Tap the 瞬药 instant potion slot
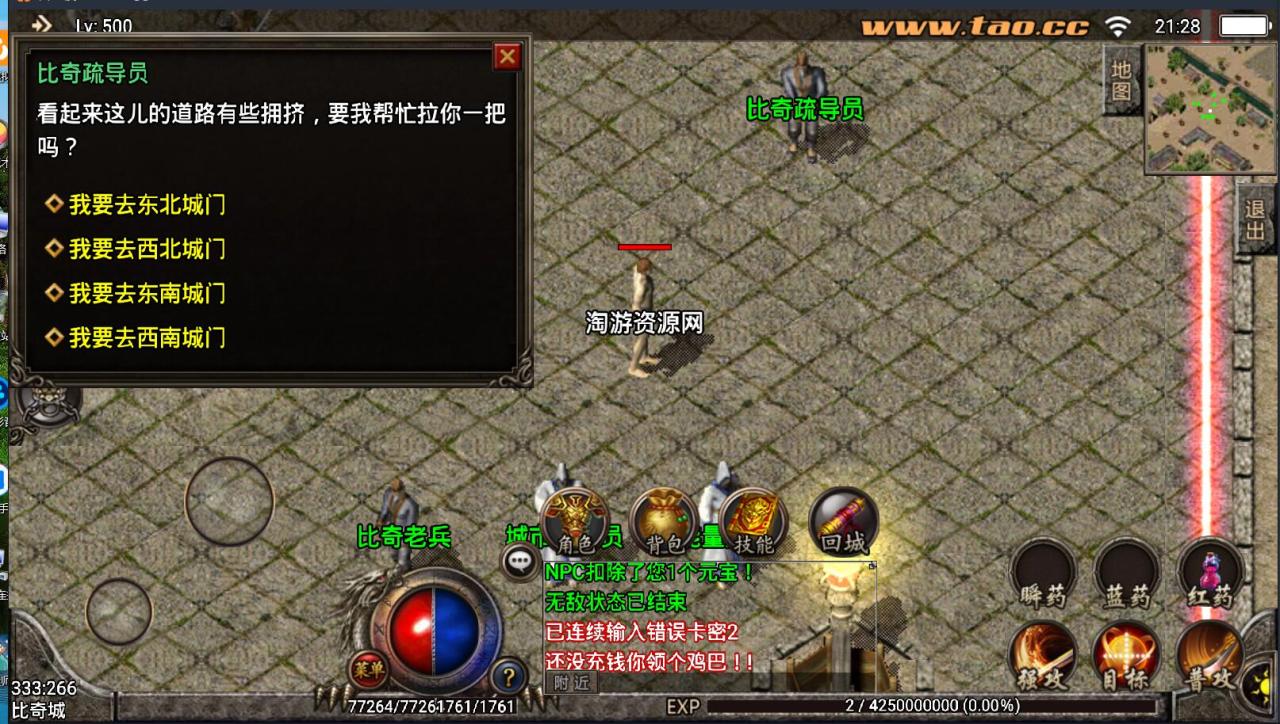The width and height of the screenshot is (1280, 724). [1044, 577]
